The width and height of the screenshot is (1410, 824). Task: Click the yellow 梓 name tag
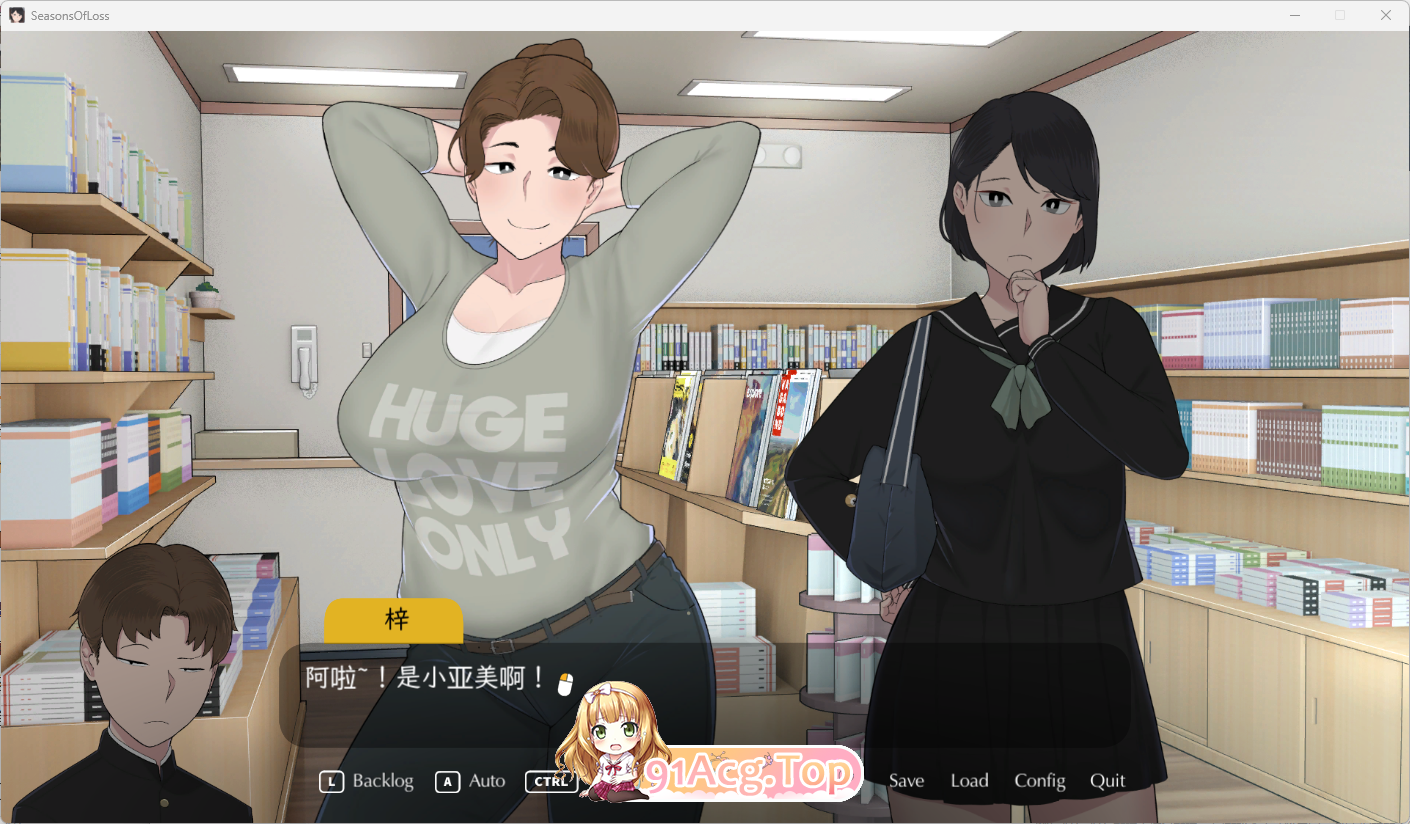point(393,620)
